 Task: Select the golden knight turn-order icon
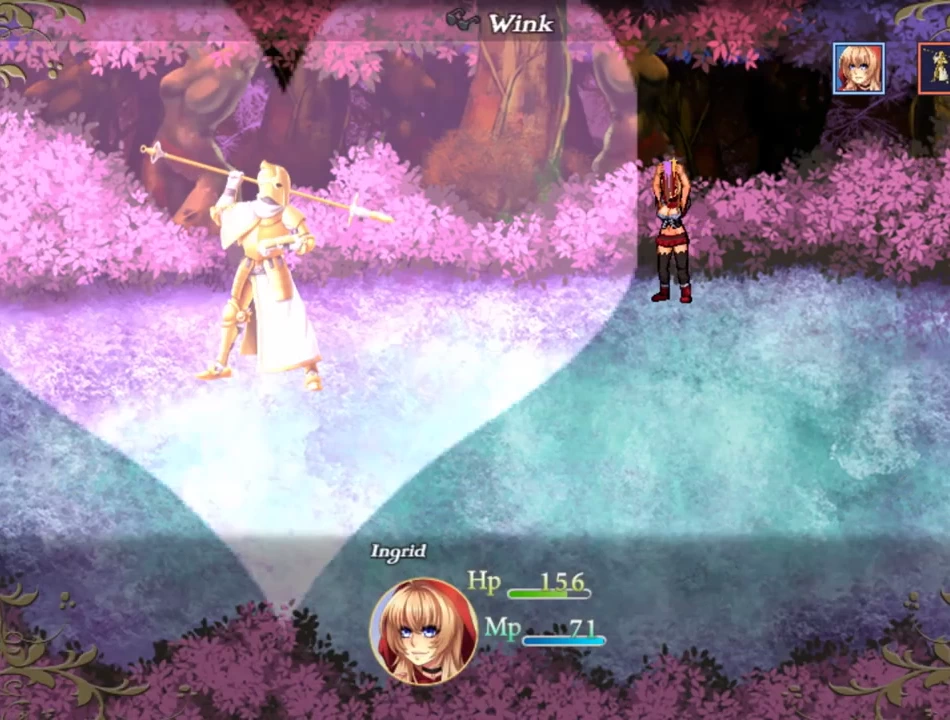(936, 68)
